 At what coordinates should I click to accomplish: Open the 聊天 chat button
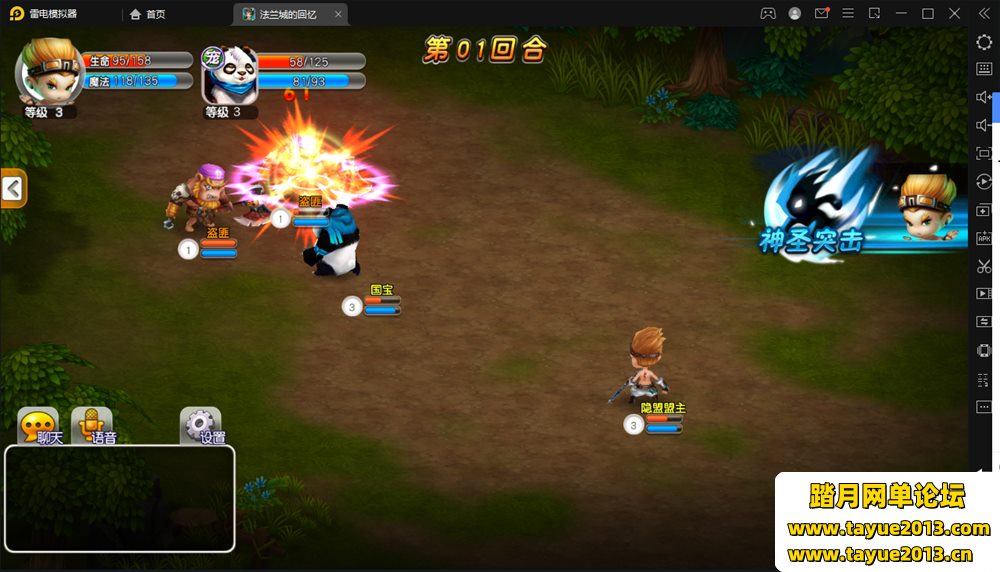pyautogui.click(x=39, y=426)
